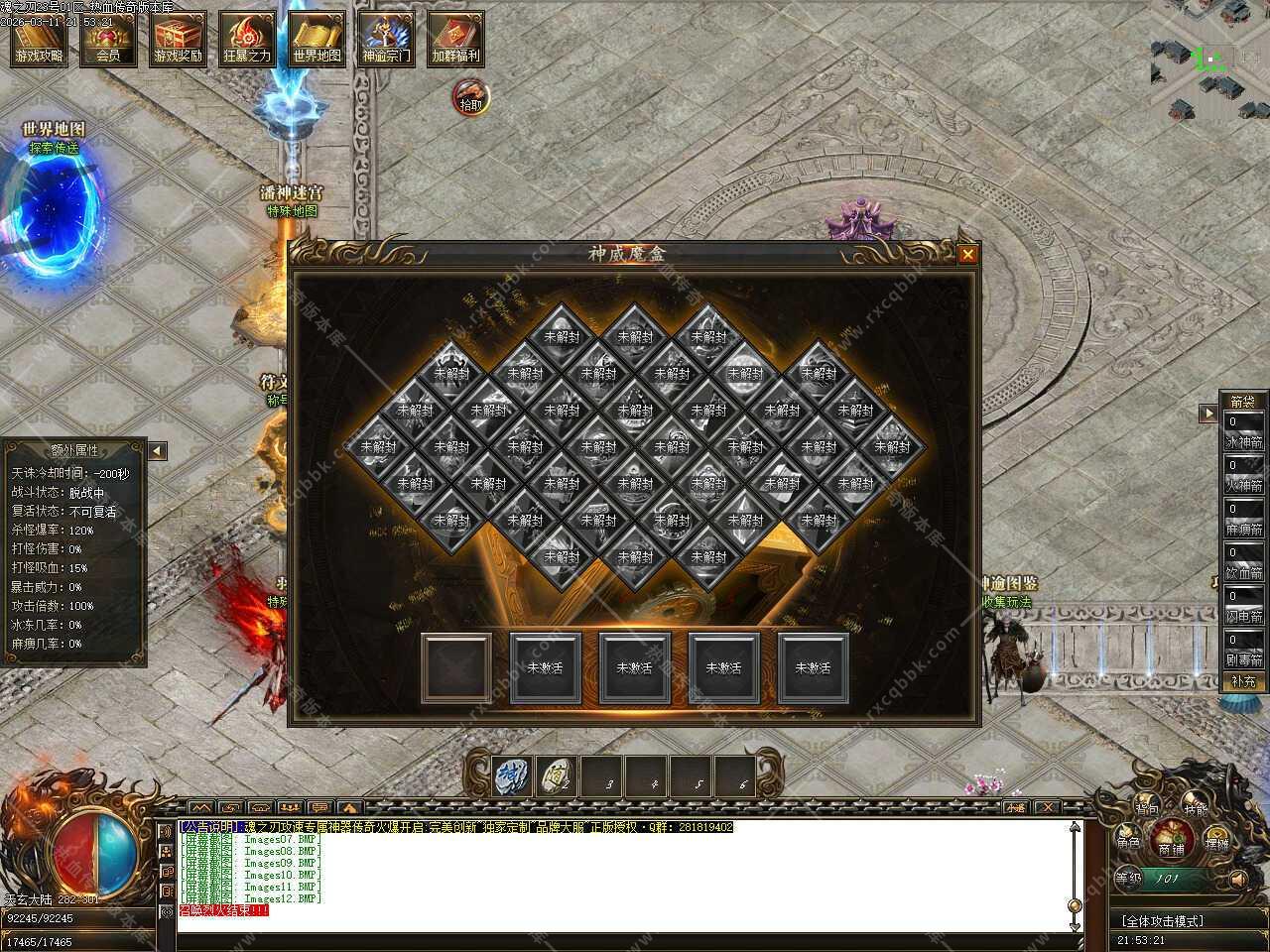This screenshot has width=1270, height=952.
Task: Open the 游戏奖励 rewards chest
Action: 178,39
